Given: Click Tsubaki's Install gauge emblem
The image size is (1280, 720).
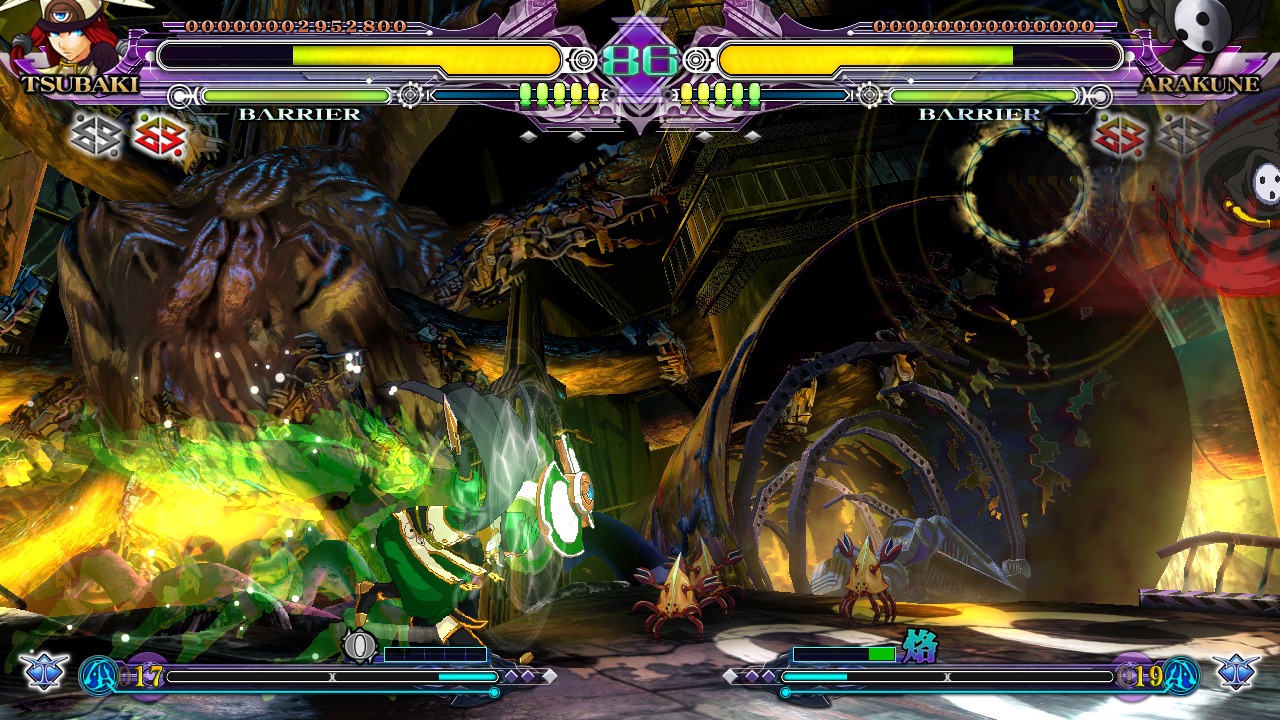Looking at the screenshot, I should (x=359, y=646).
